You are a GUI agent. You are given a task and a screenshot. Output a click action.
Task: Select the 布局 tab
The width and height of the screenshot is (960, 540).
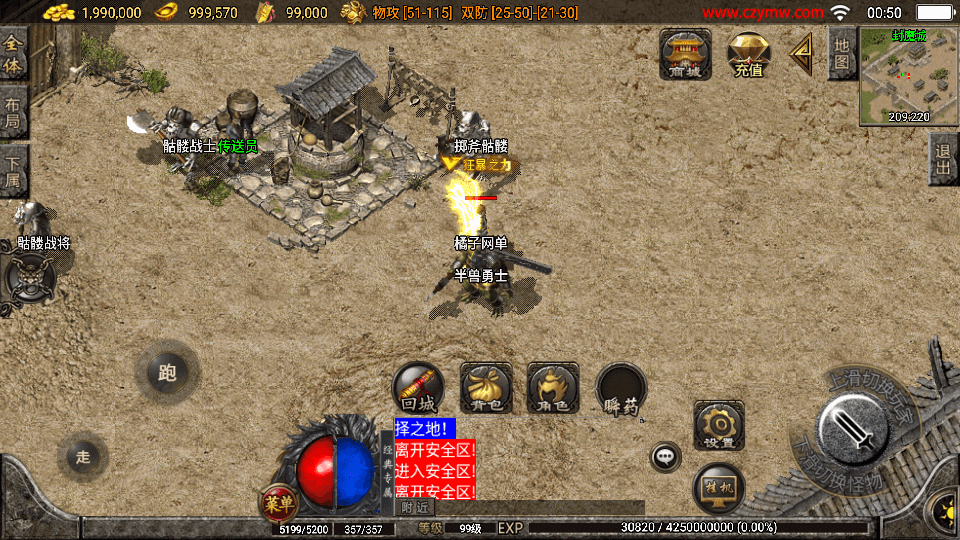(x=13, y=111)
